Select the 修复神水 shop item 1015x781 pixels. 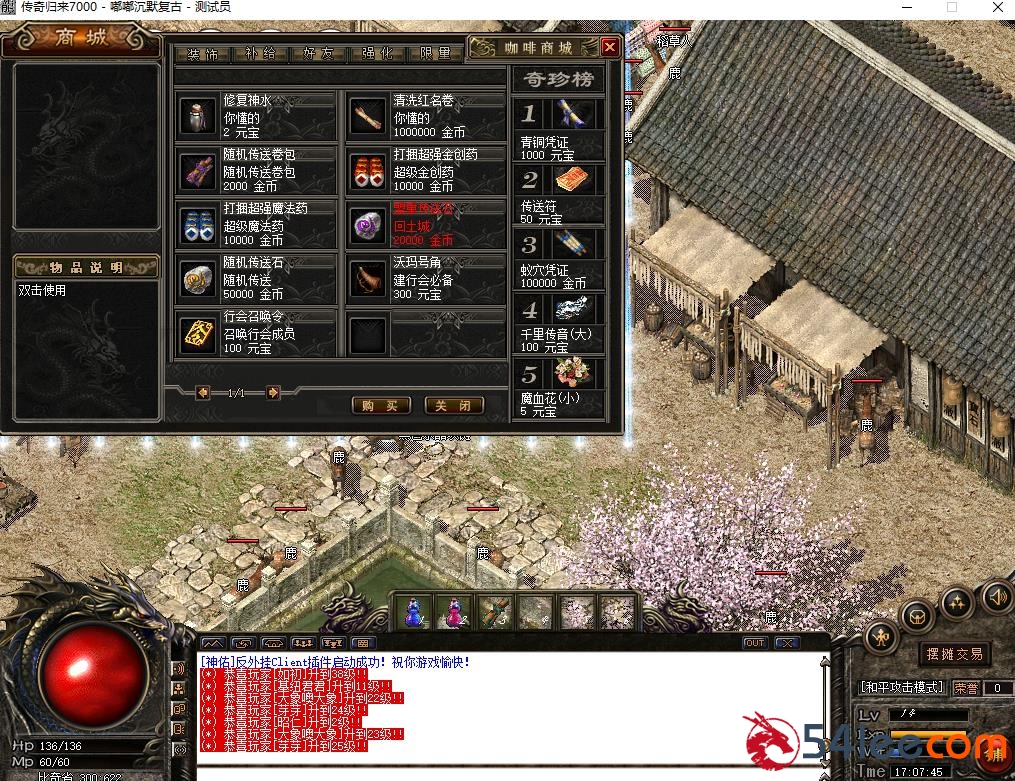click(x=256, y=116)
